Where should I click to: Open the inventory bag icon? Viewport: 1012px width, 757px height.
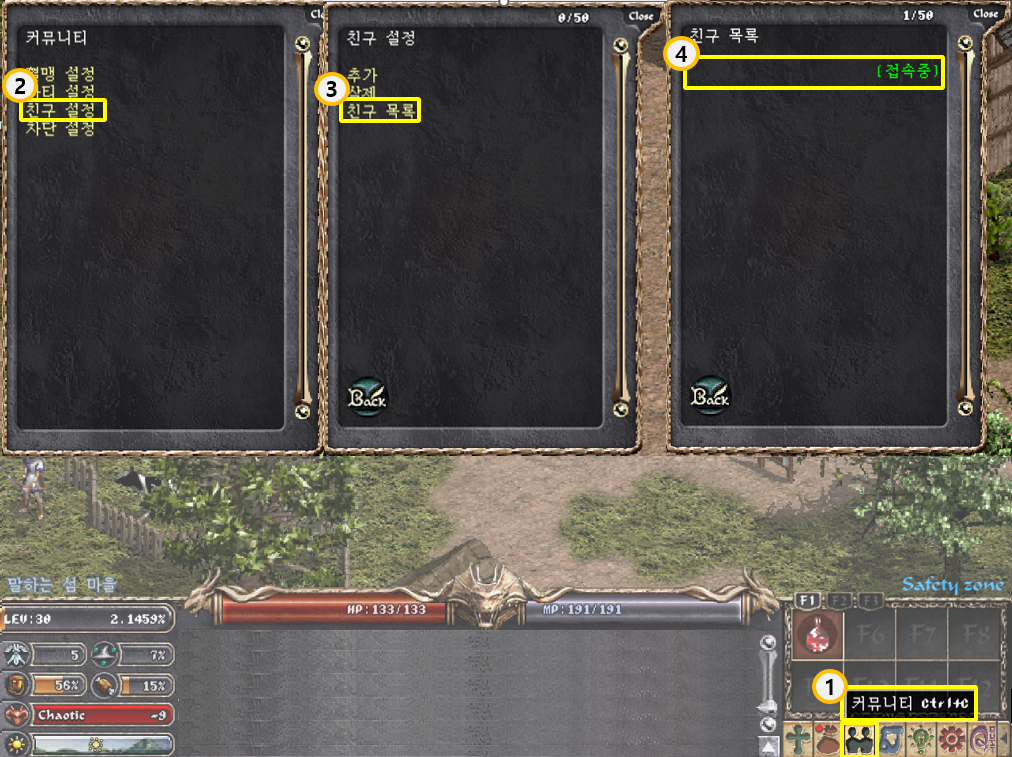coord(828,739)
